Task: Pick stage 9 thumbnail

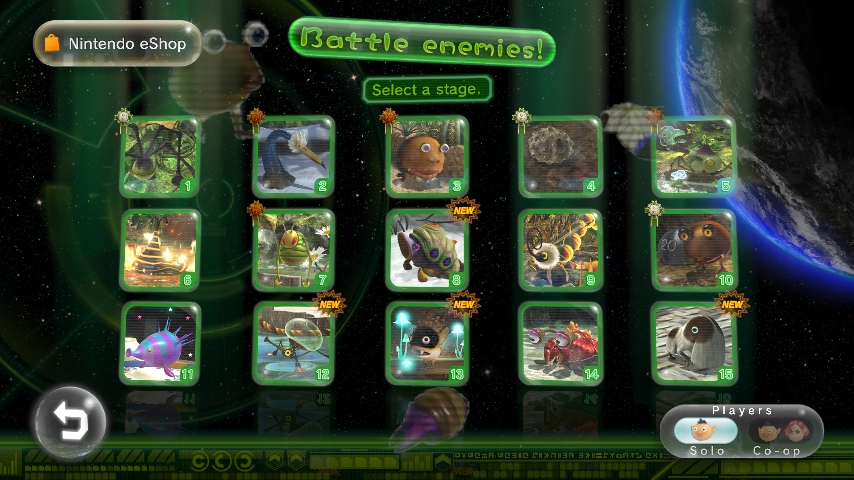Action: tap(560, 250)
